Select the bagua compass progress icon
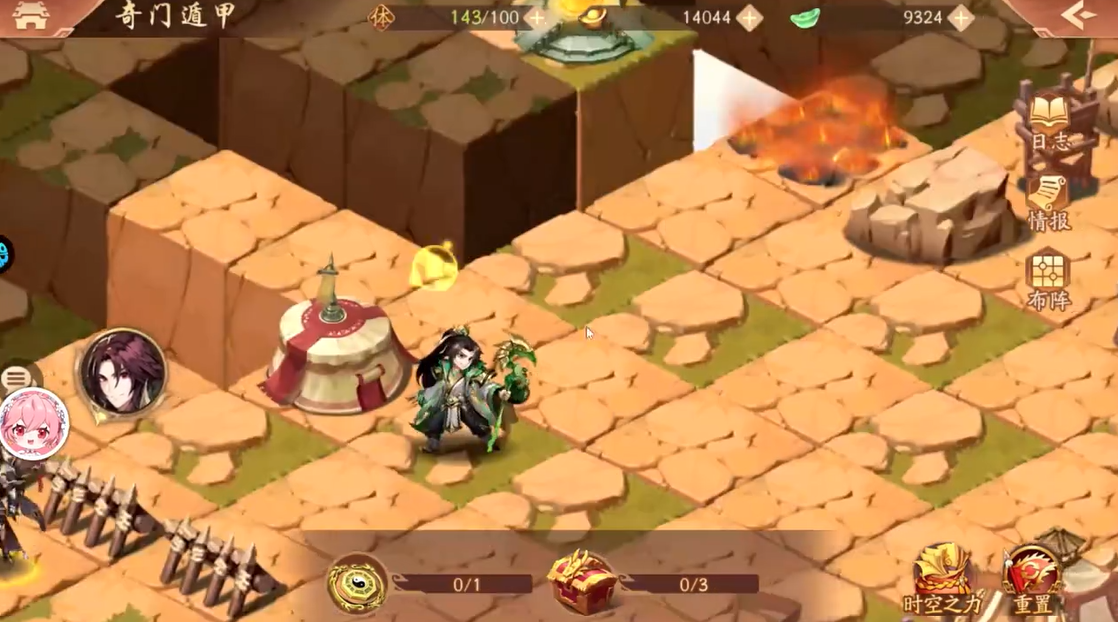Screen dimensions: 1118x622 coord(357,583)
